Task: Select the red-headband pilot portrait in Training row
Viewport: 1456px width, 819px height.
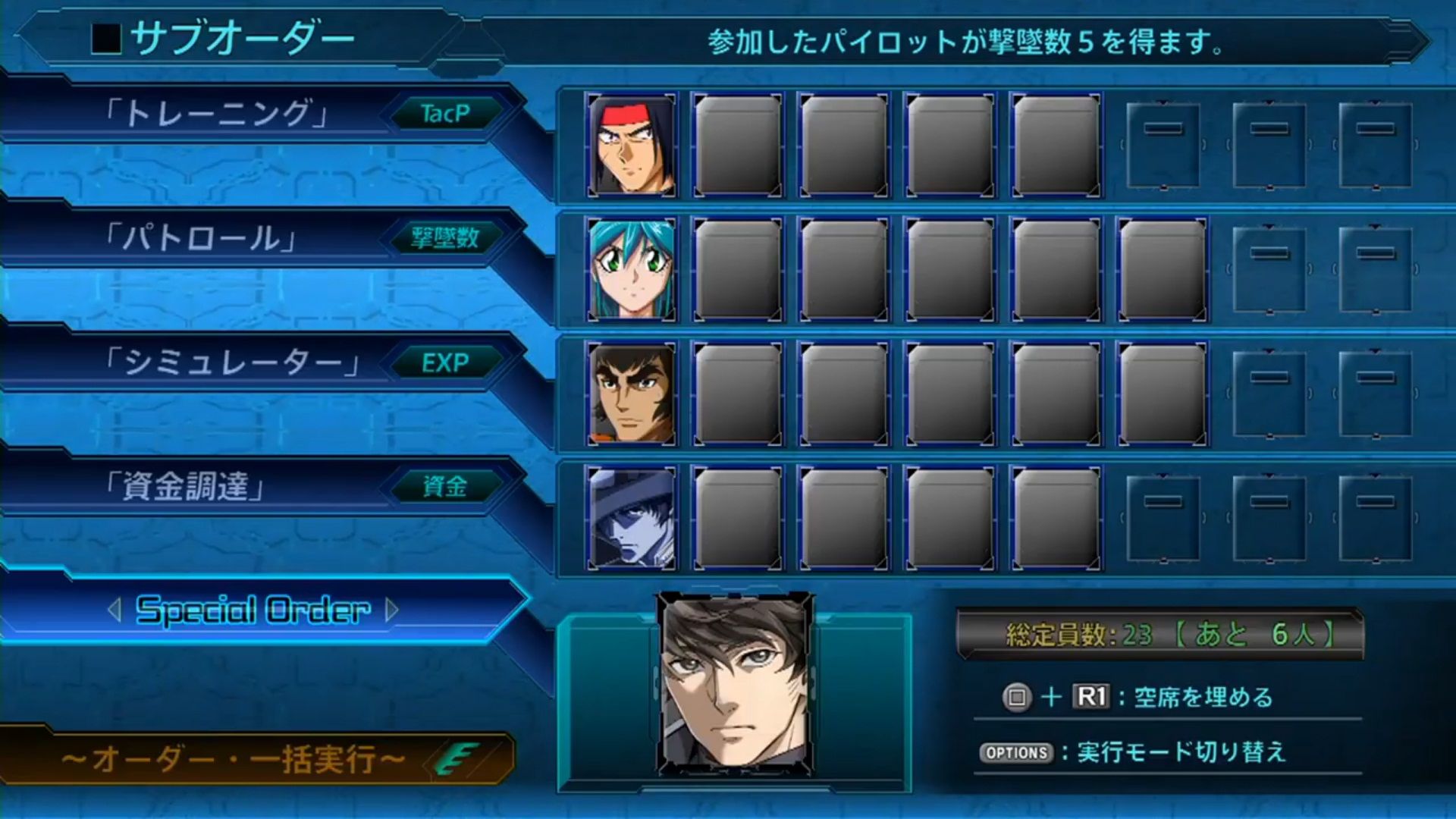Action: pos(631,142)
